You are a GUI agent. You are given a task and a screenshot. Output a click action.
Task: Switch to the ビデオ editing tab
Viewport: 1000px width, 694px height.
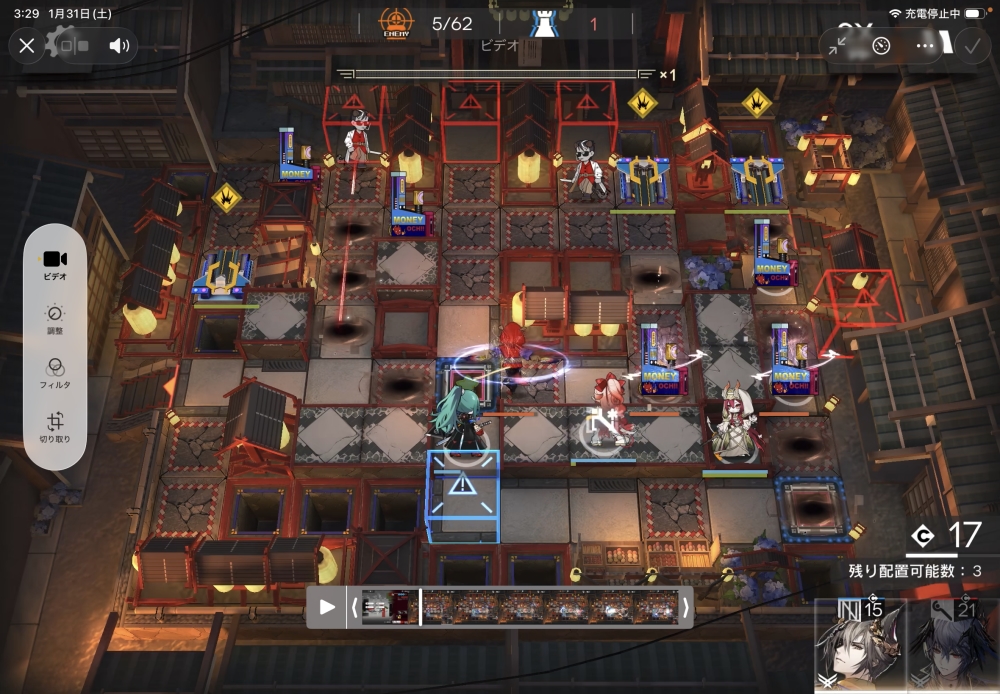(56, 265)
